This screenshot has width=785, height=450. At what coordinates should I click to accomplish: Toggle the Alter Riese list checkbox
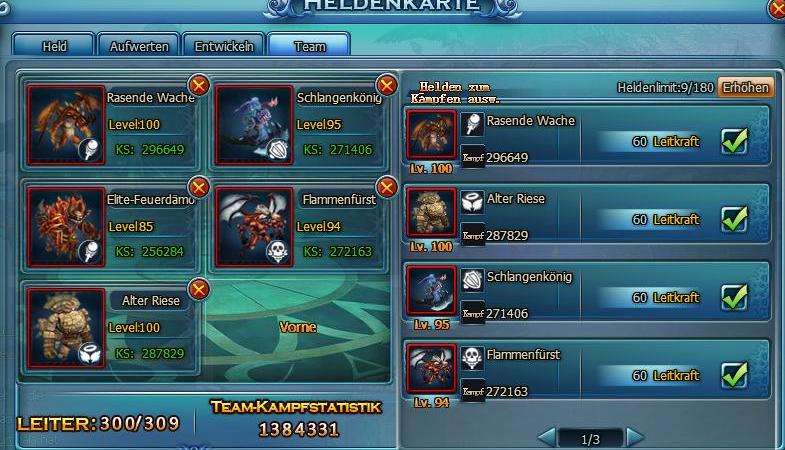[x=735, y=218]
